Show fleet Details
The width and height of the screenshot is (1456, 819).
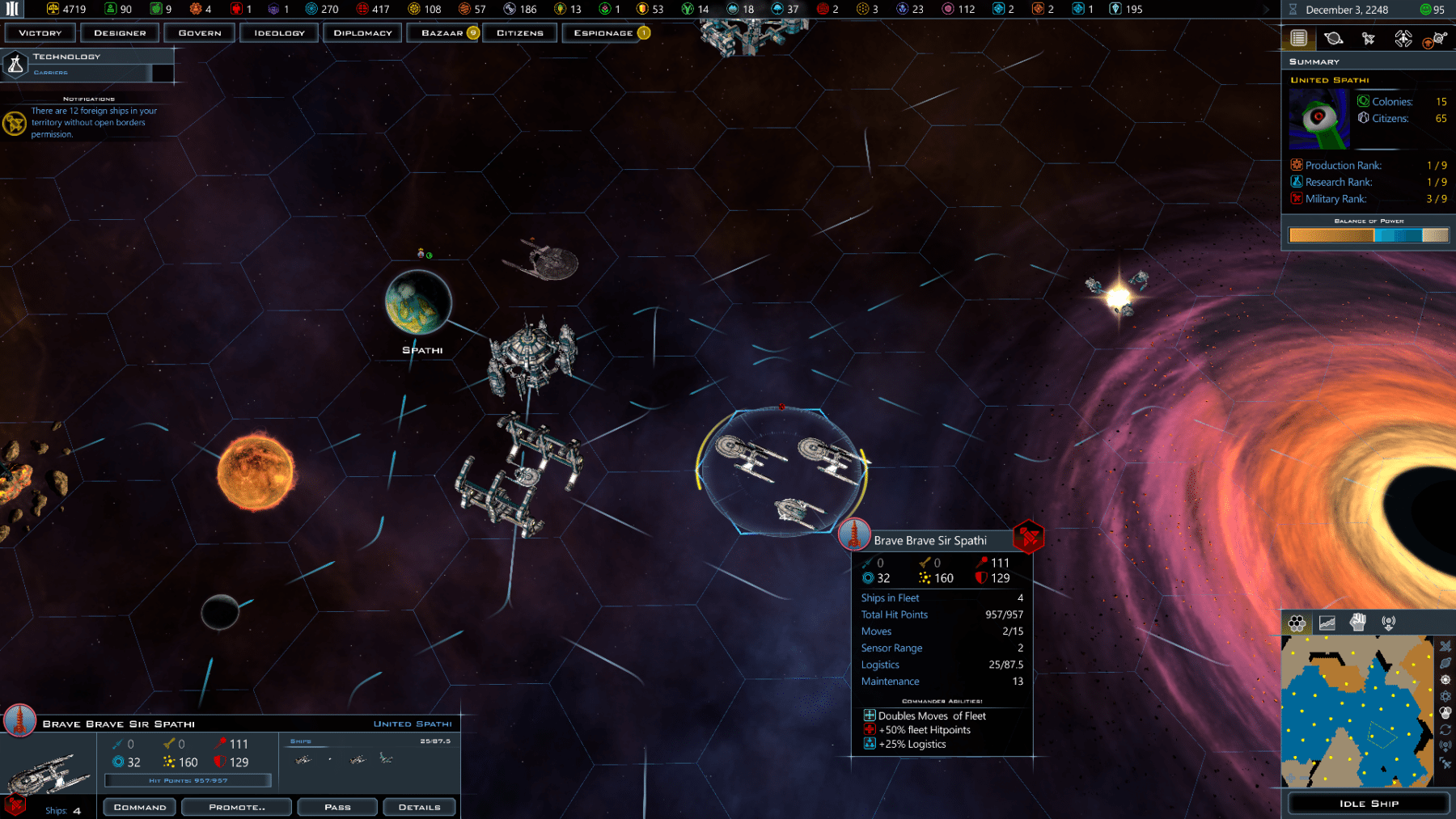(x=419, y=807)
